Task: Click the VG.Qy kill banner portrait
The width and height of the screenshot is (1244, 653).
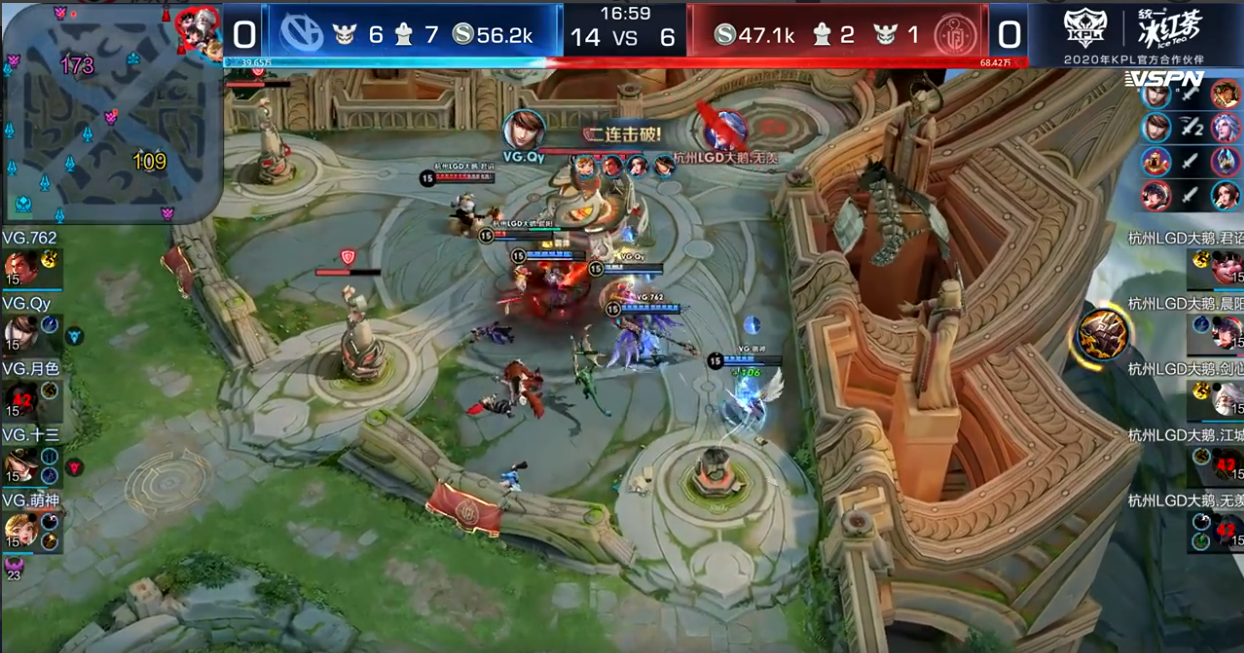Action: [x=525, y=130]
